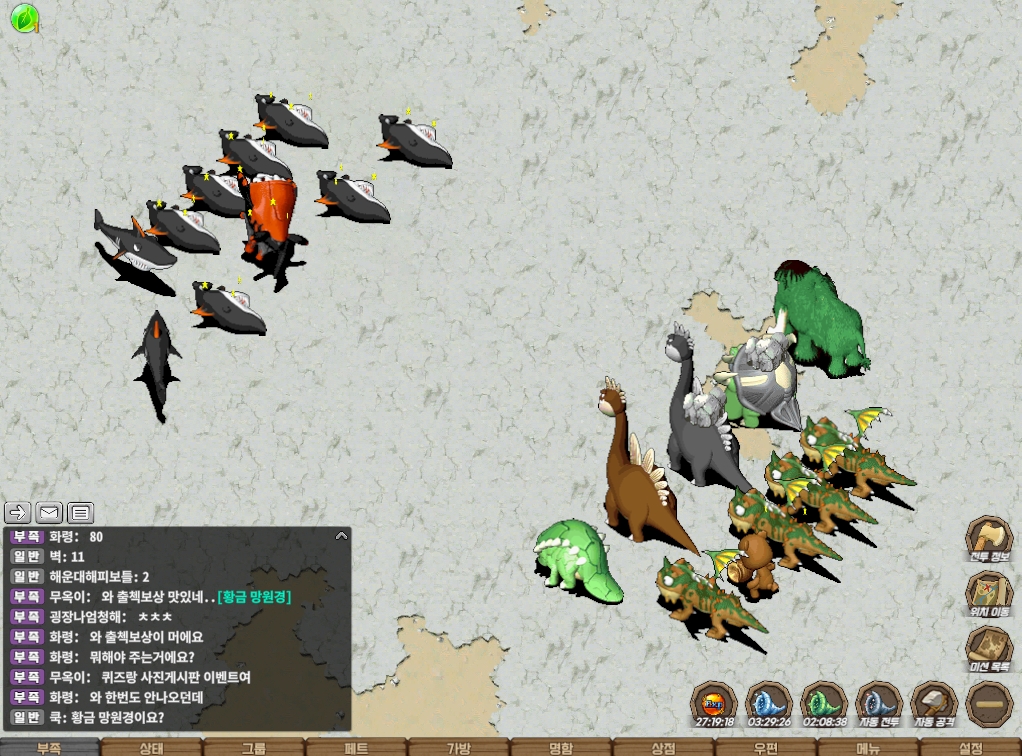Open the [황금 망원경] item link in chat

pos(253,596)
